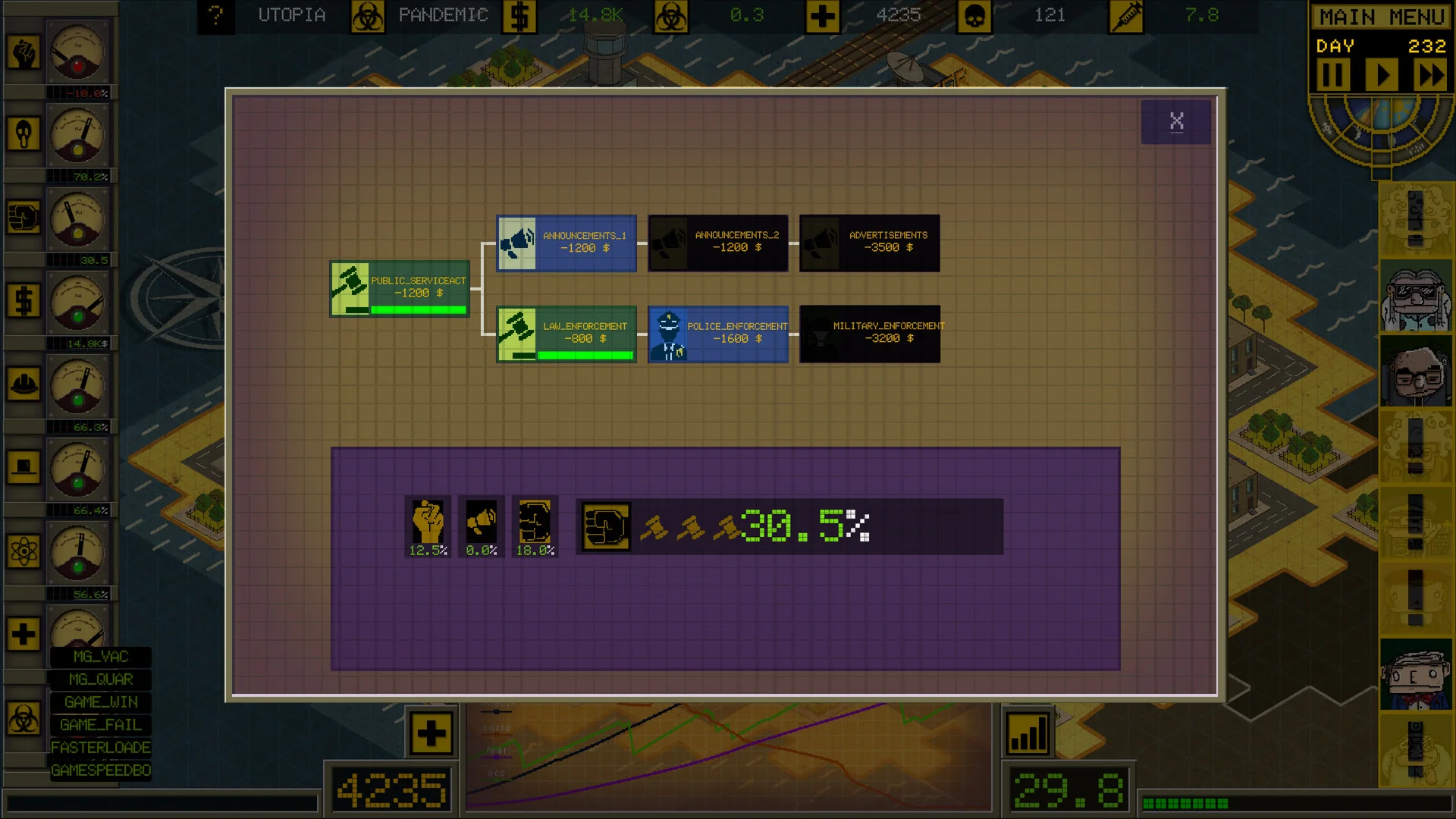This screenshot has height=819, width=1456.
Task: Close the policy tree panel
Action: pos(1175,121)
